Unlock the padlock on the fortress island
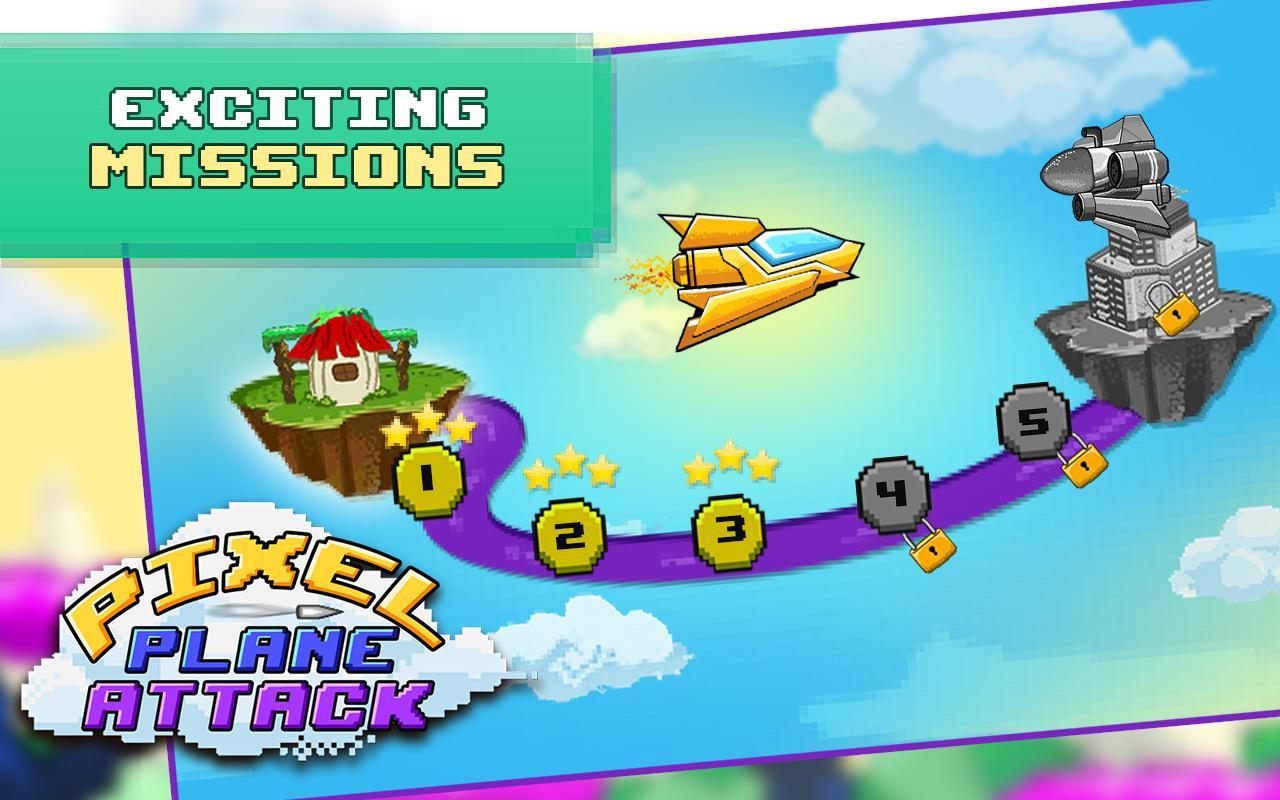The image size is (1280, 800). pos(1176,312)
